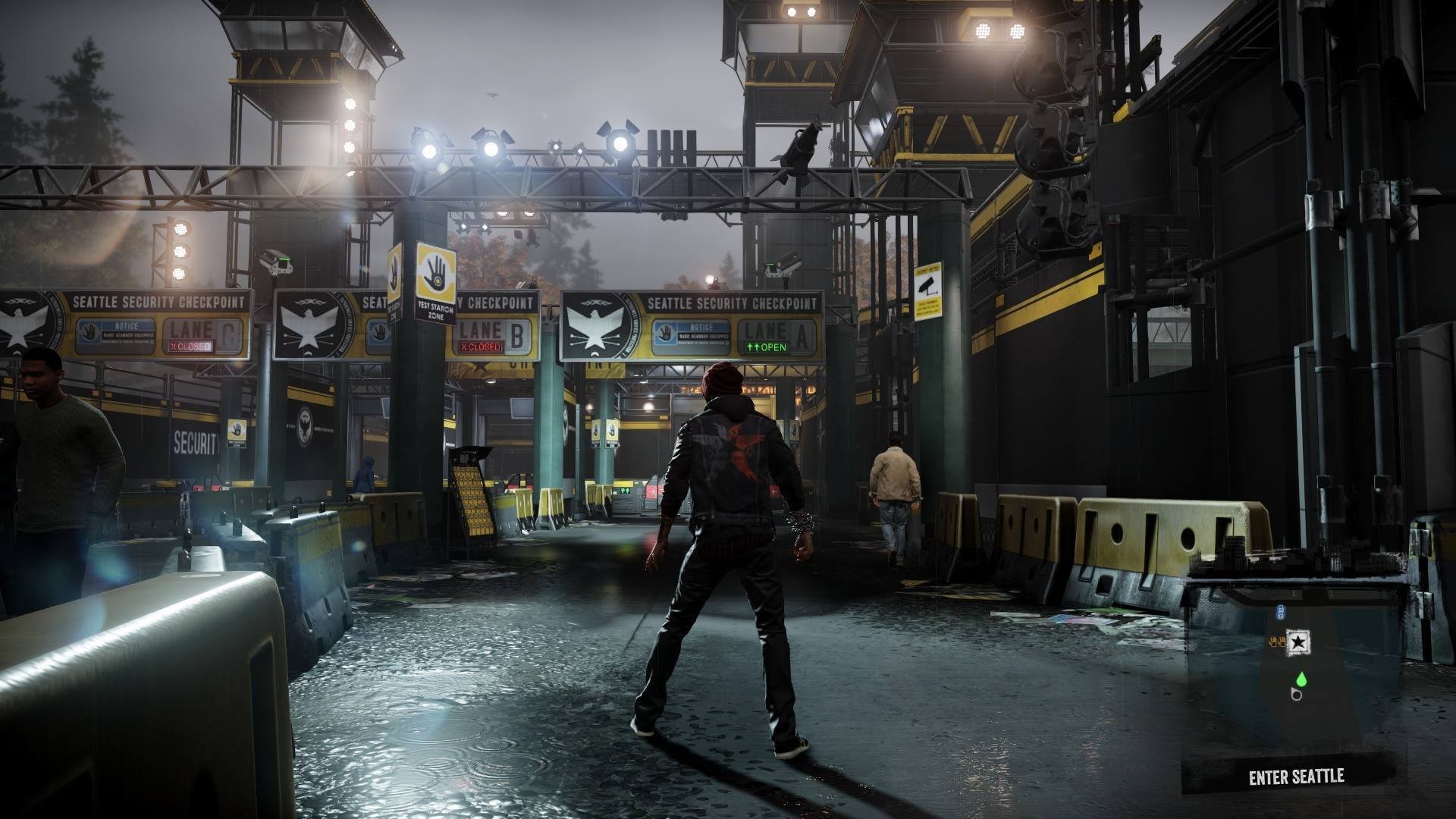Click the Enter Seattle objective label
Viewport: 1456px width, 819px height.
click(x=1298, y=776)
